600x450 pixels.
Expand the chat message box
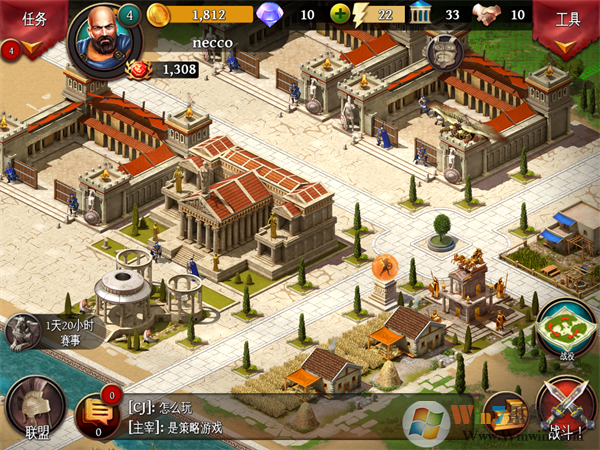pos(260,416)
